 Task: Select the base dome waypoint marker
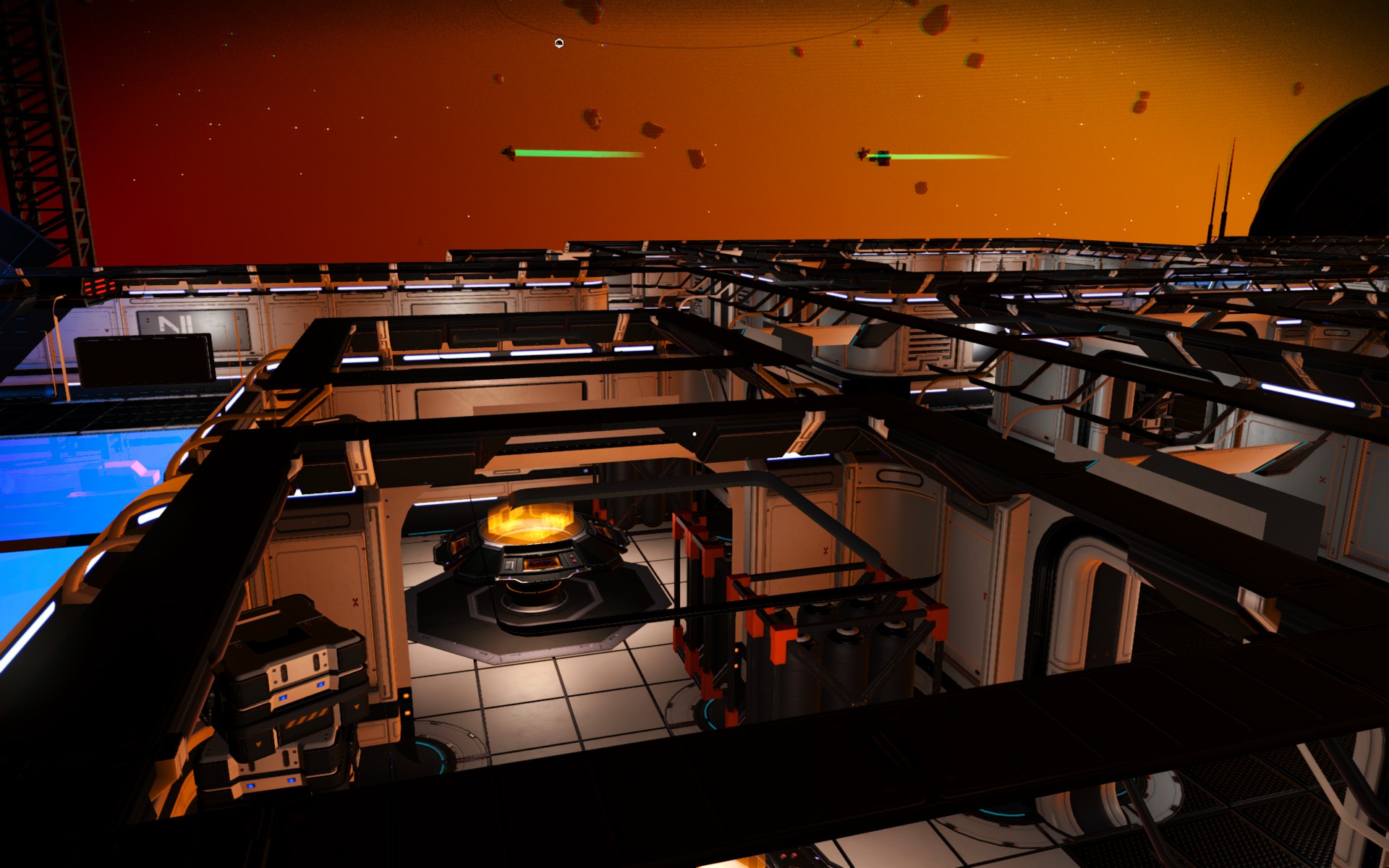(558, 44)
